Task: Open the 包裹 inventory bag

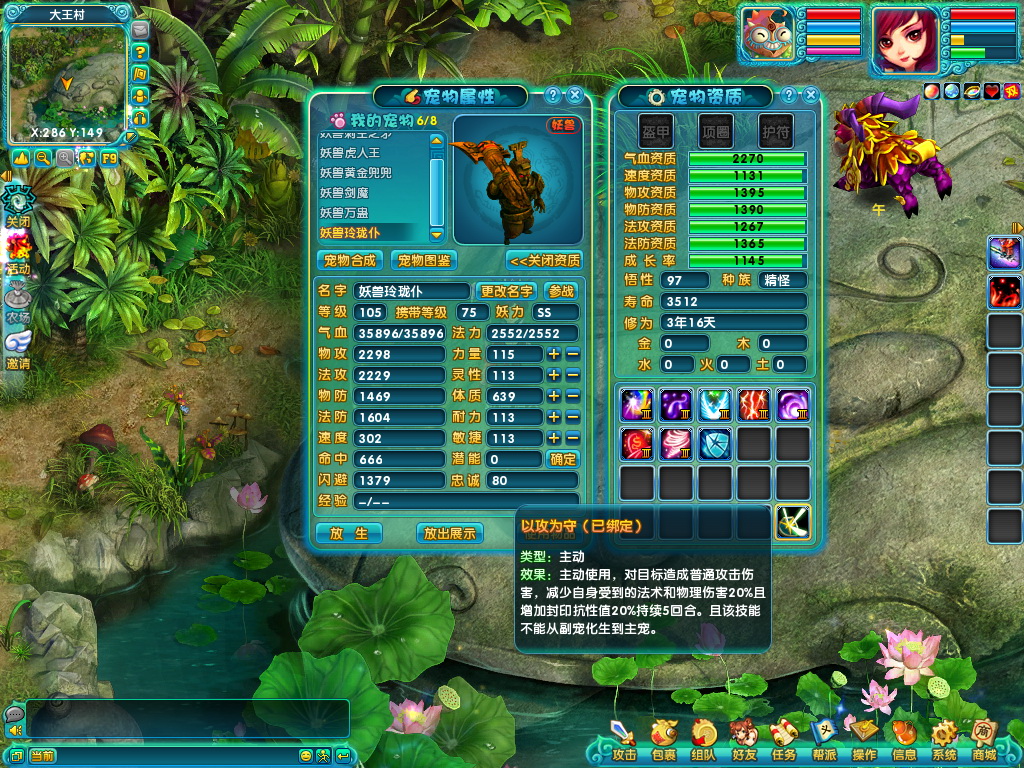Action: tap(663, 741)
